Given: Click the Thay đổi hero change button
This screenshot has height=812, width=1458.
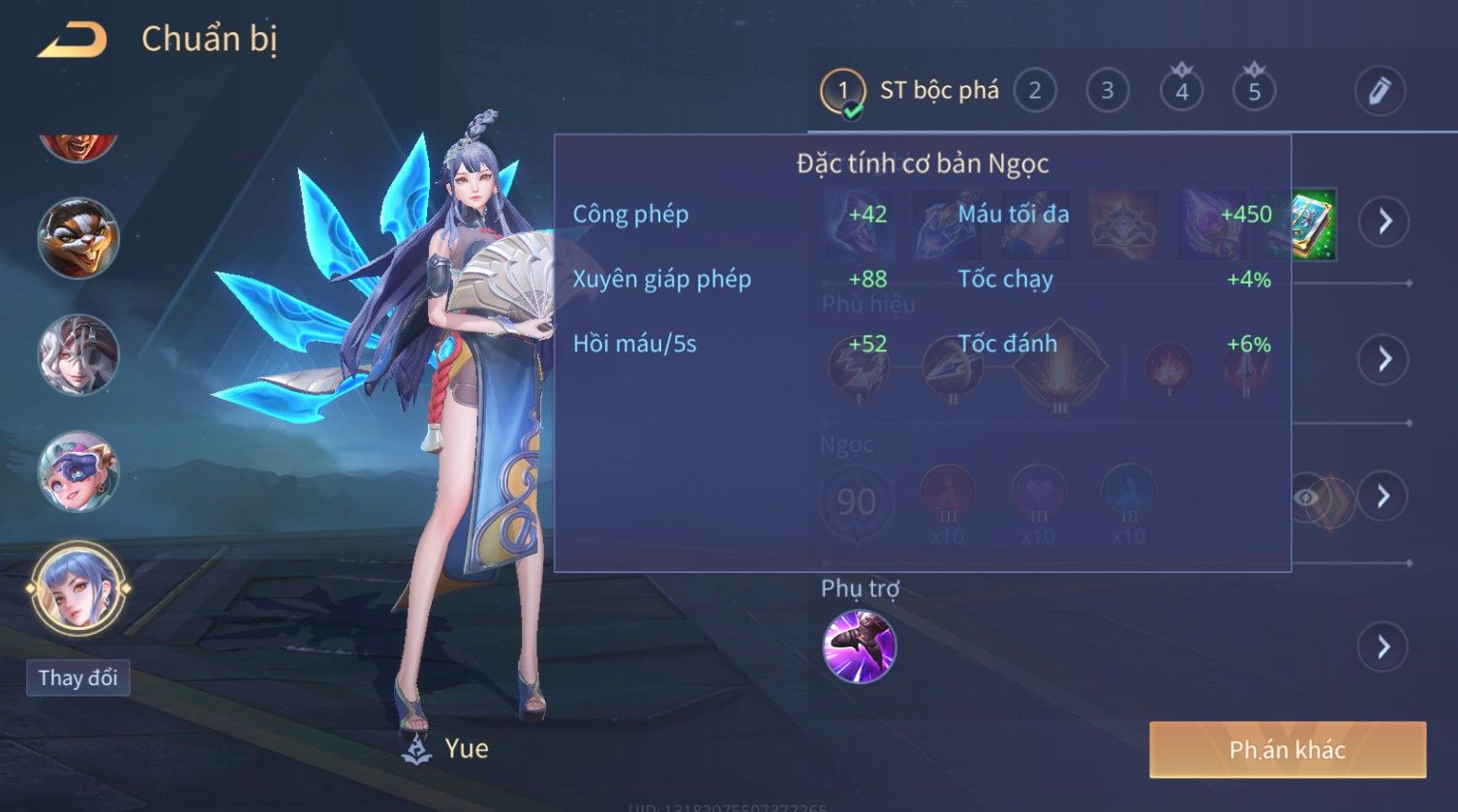Looking at the screenshot, I should [77, 677].
